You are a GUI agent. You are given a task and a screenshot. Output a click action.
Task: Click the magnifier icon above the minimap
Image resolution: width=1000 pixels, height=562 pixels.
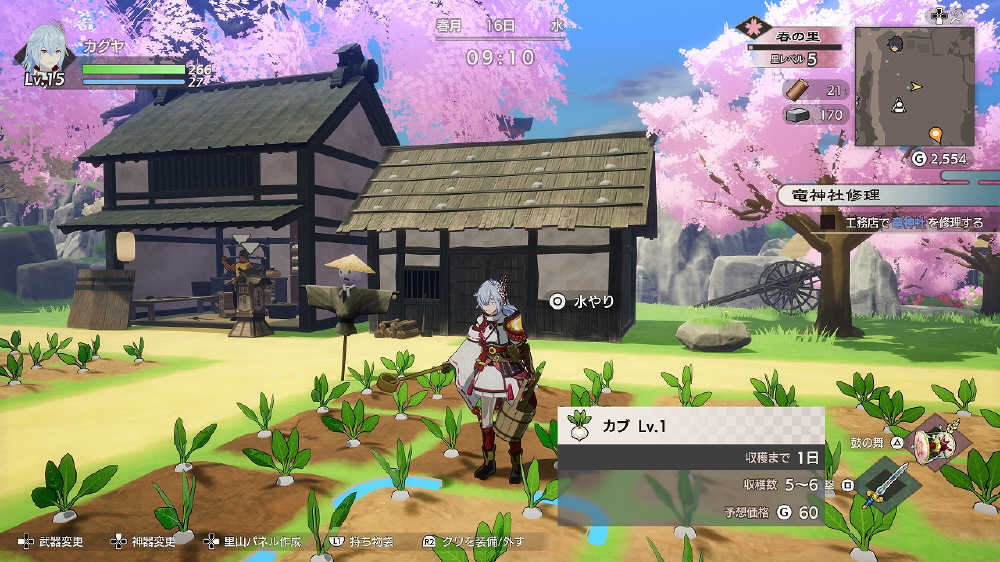957,14
